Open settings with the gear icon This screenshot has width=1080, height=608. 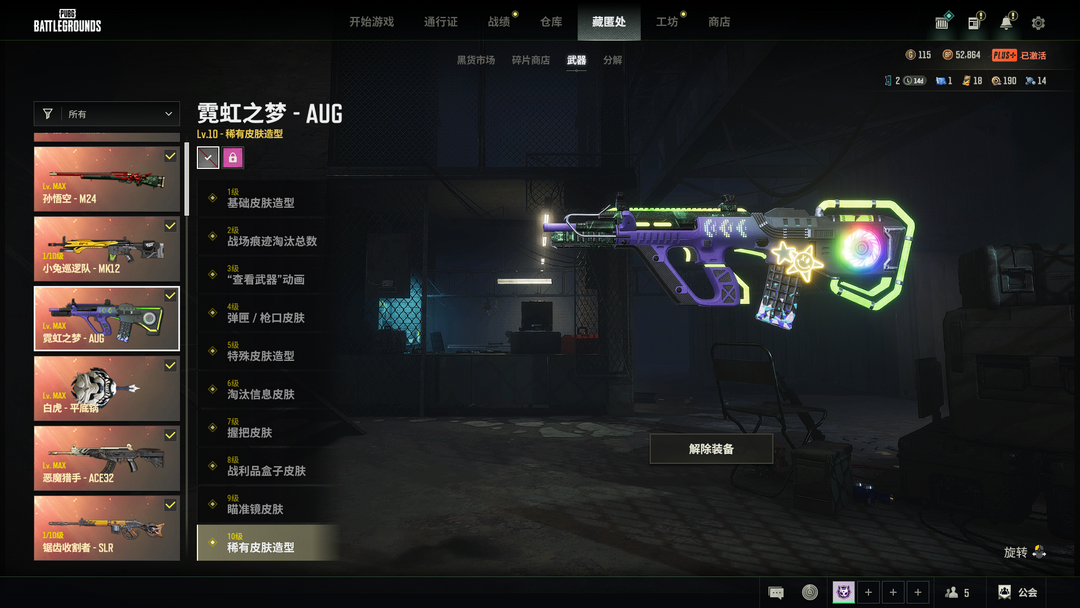[1038, 23]
